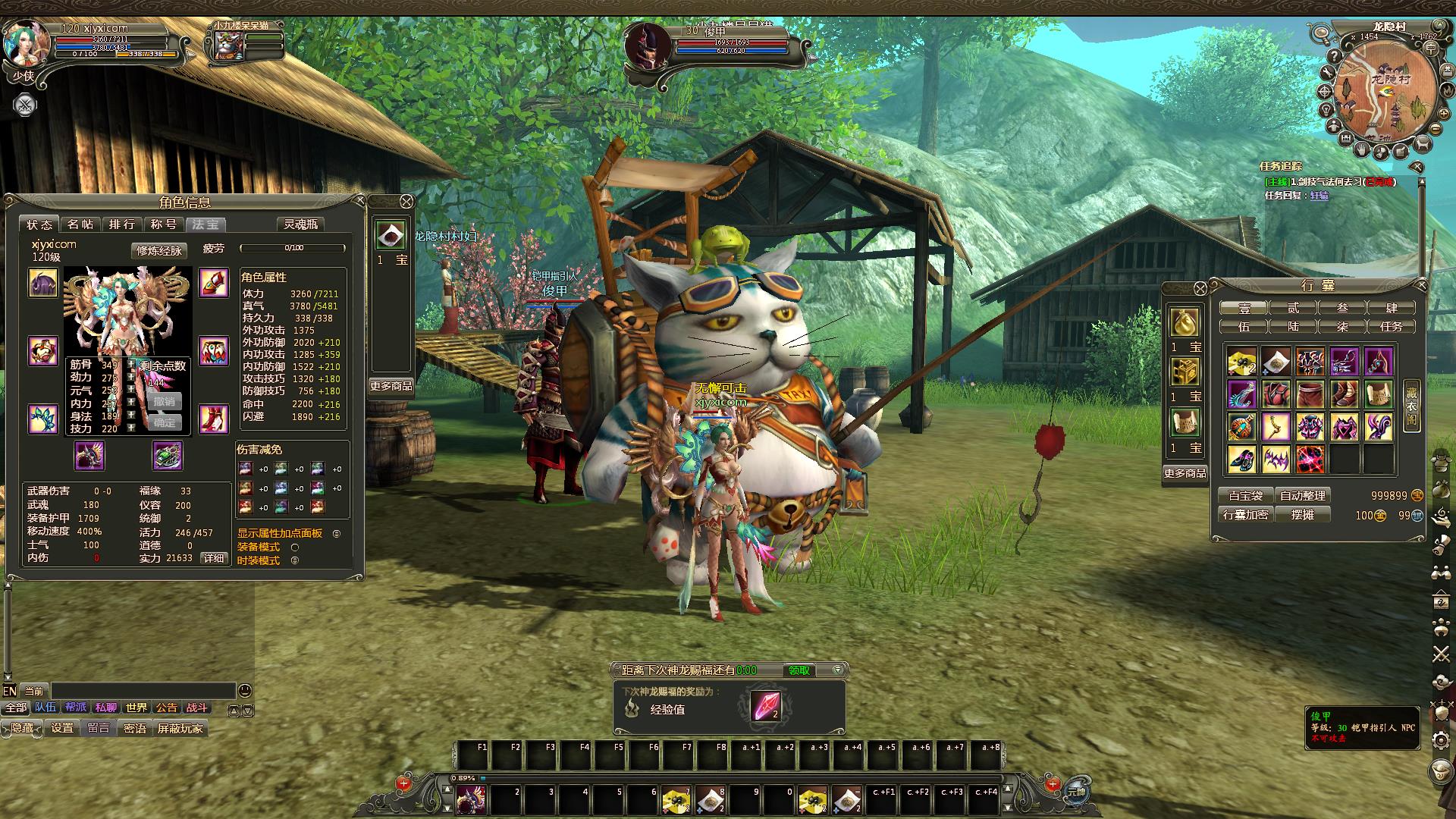Set up a stall with 摆摊
The image size is (1456, 819).
click(x=1302, y=514)
